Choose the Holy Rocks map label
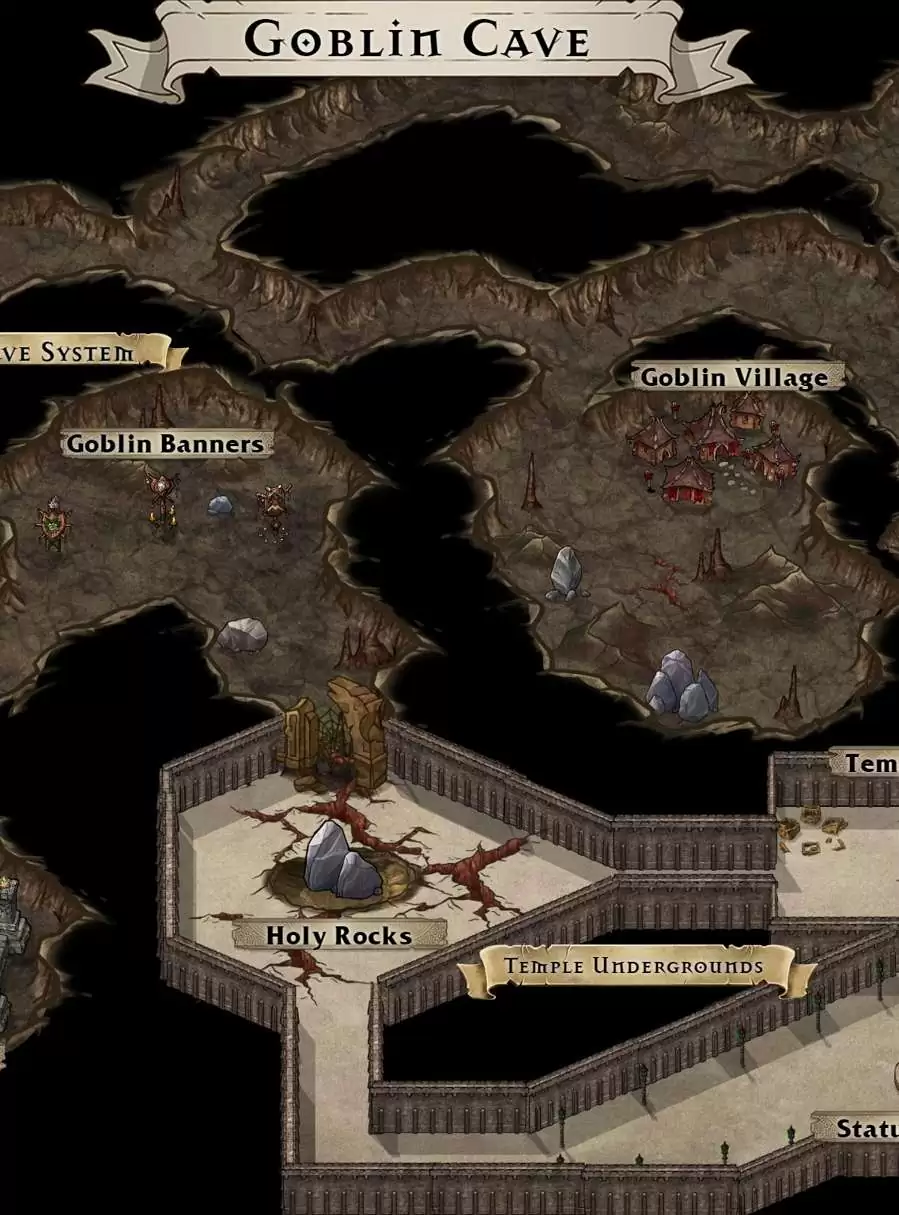 pyautogui.click(x=338, y=935)
